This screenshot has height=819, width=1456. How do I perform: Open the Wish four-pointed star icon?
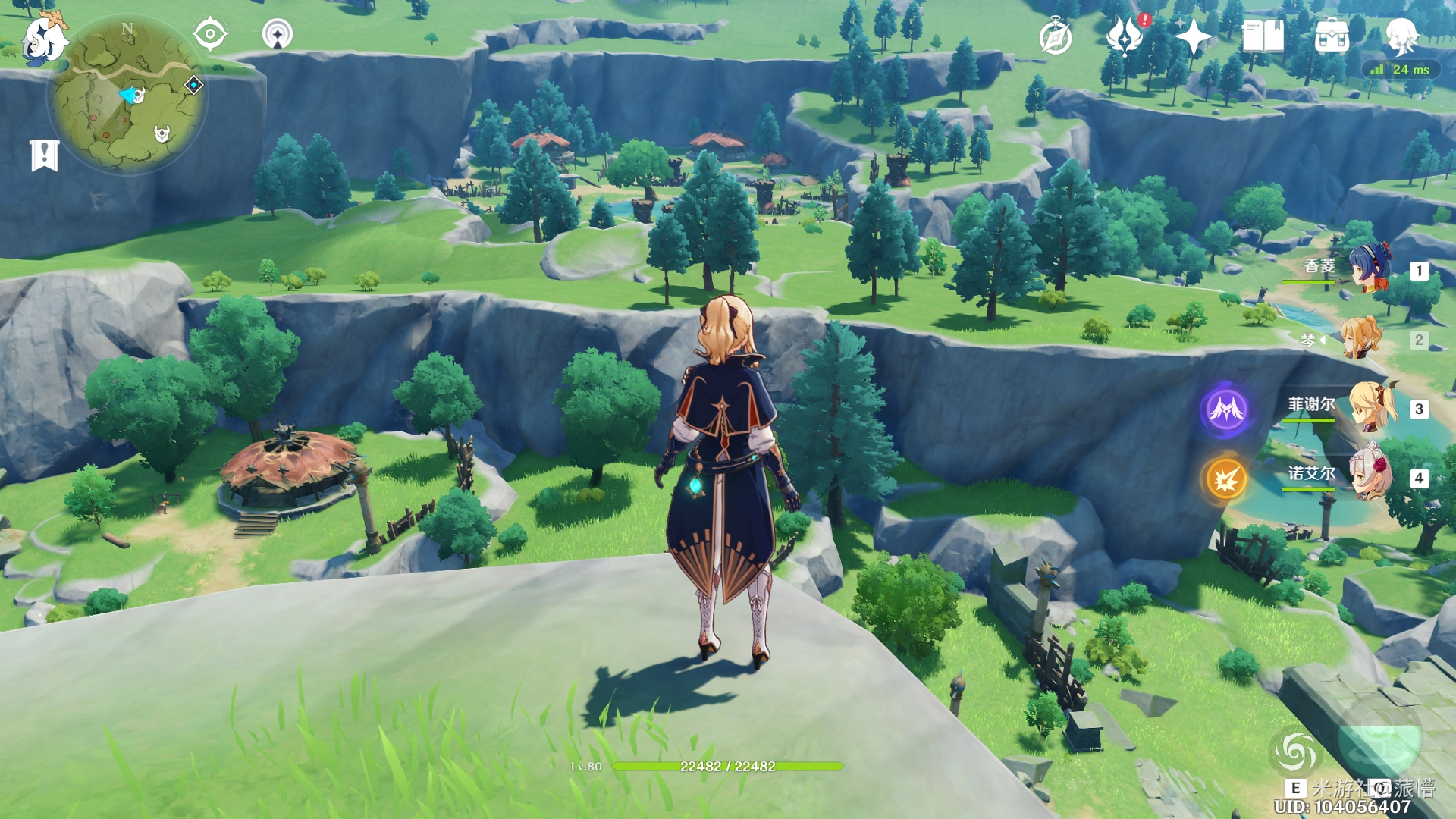click(x=1193, y=36)
